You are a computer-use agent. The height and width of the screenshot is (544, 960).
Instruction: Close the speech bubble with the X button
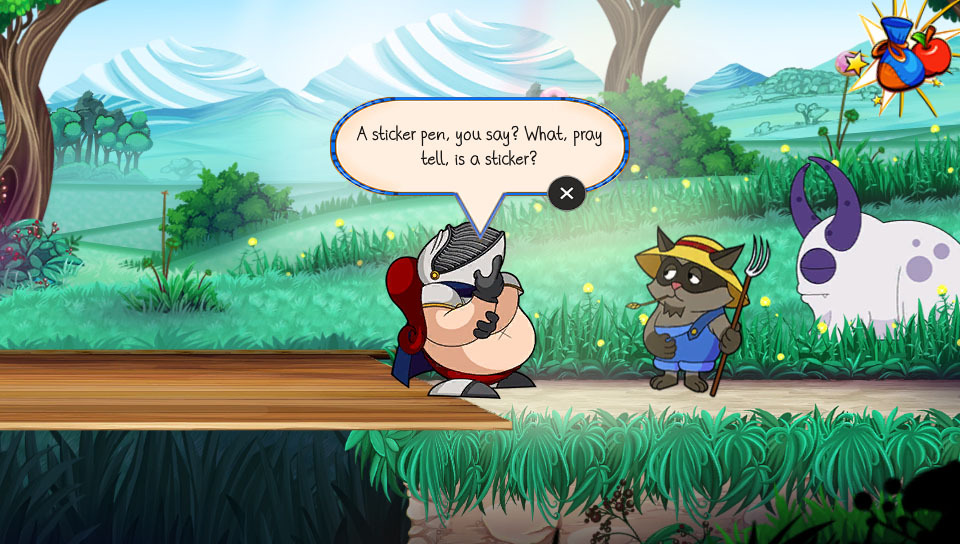coord(566,193)
